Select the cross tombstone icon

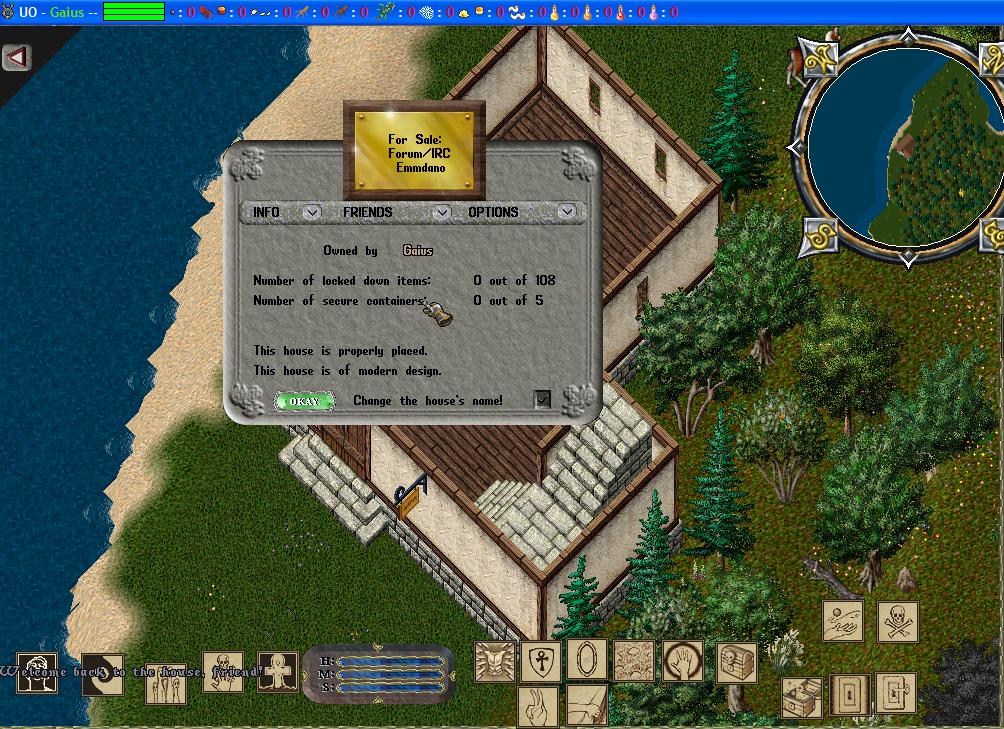277,671
